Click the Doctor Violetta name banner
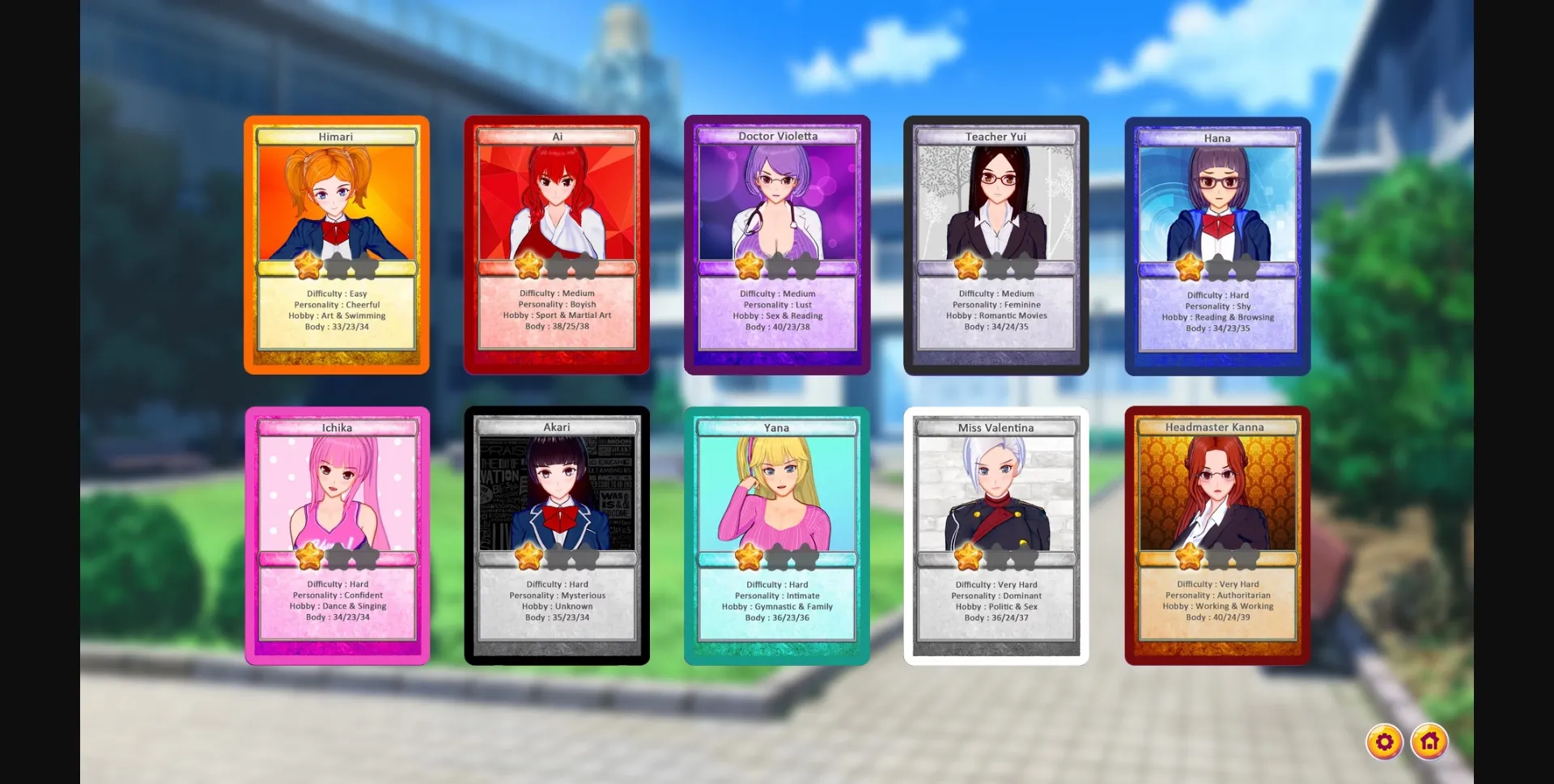Screen dimensions: 1554x784 tap(777, 137)
